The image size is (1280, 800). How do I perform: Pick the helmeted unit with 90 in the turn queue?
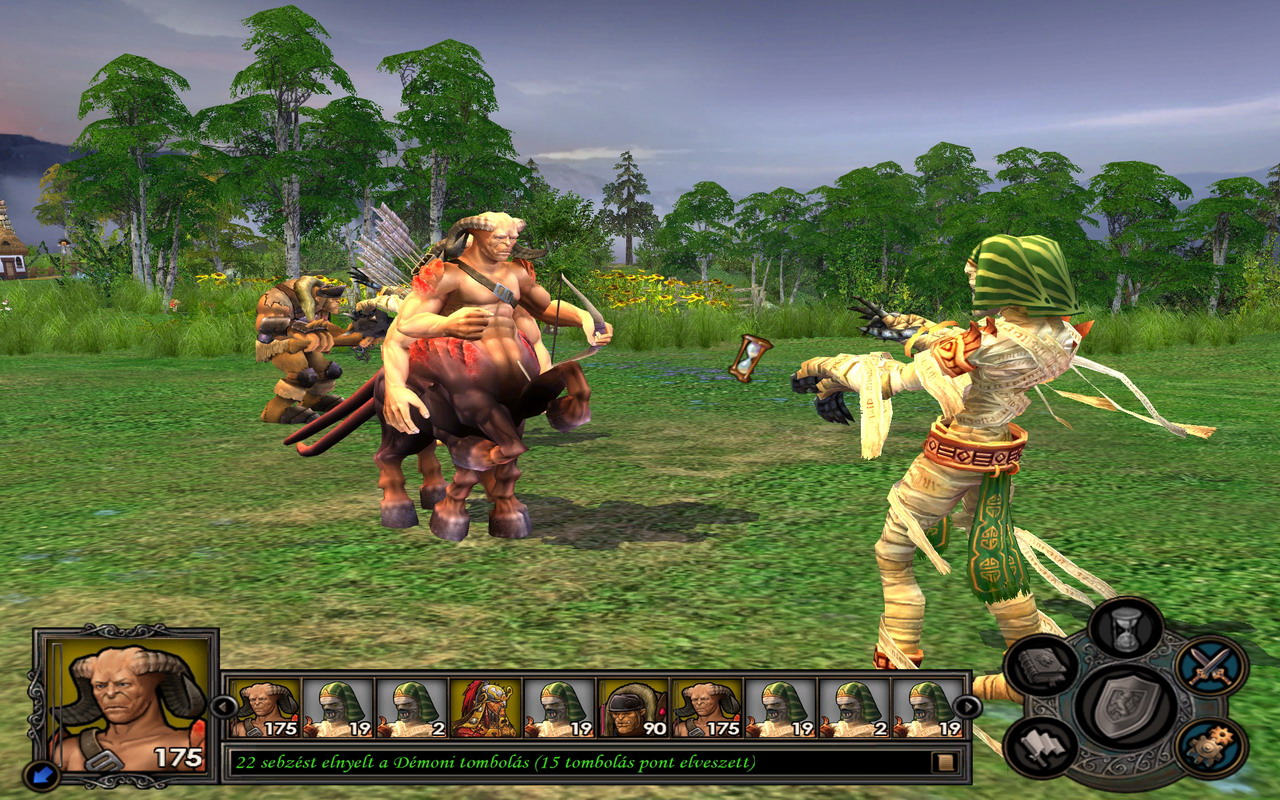click(633, 708)
